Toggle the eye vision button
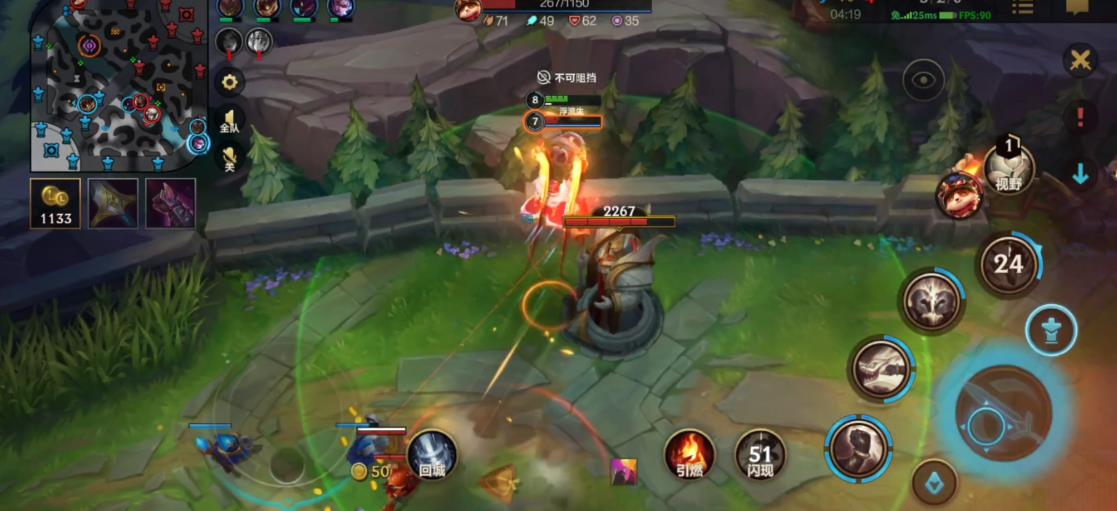 click(923, 80)
